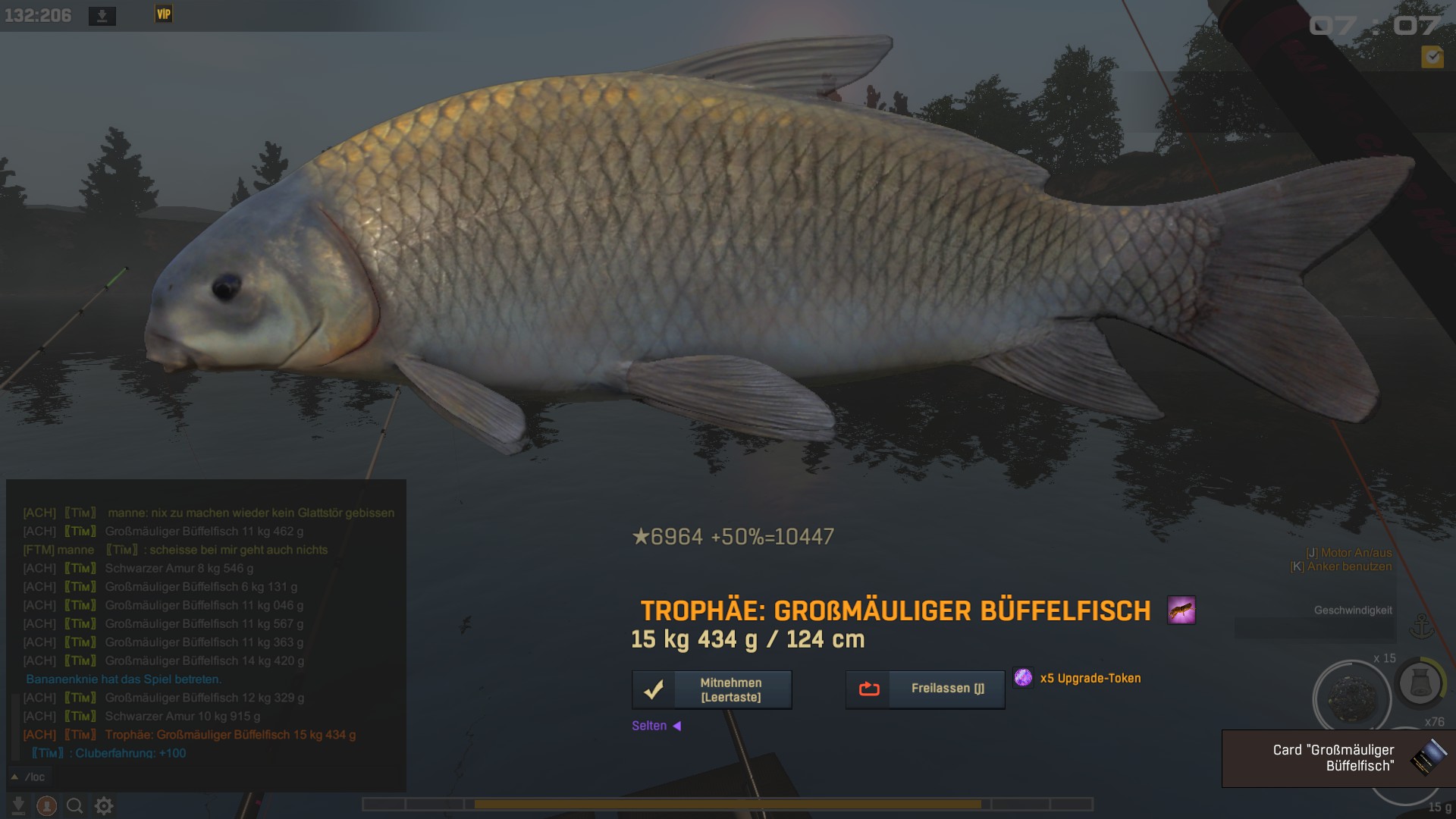
Task: Click the keepnet icon with yellow ring
Action: pos(1420,683)
